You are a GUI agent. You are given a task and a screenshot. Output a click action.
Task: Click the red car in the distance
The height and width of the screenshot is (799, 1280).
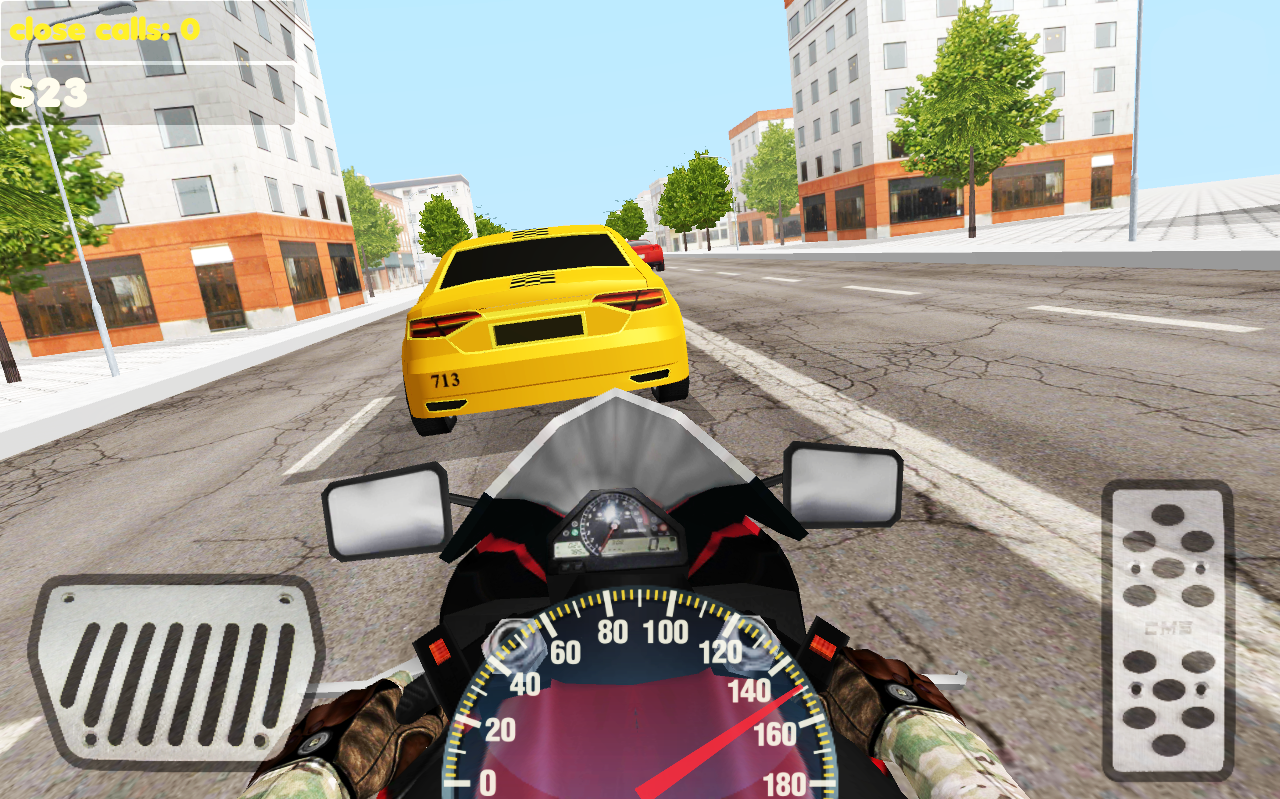650,255
